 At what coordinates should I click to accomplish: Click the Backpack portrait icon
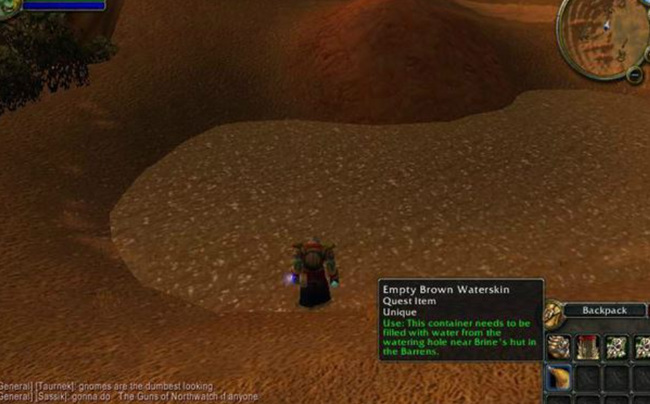tap(553, 311)
